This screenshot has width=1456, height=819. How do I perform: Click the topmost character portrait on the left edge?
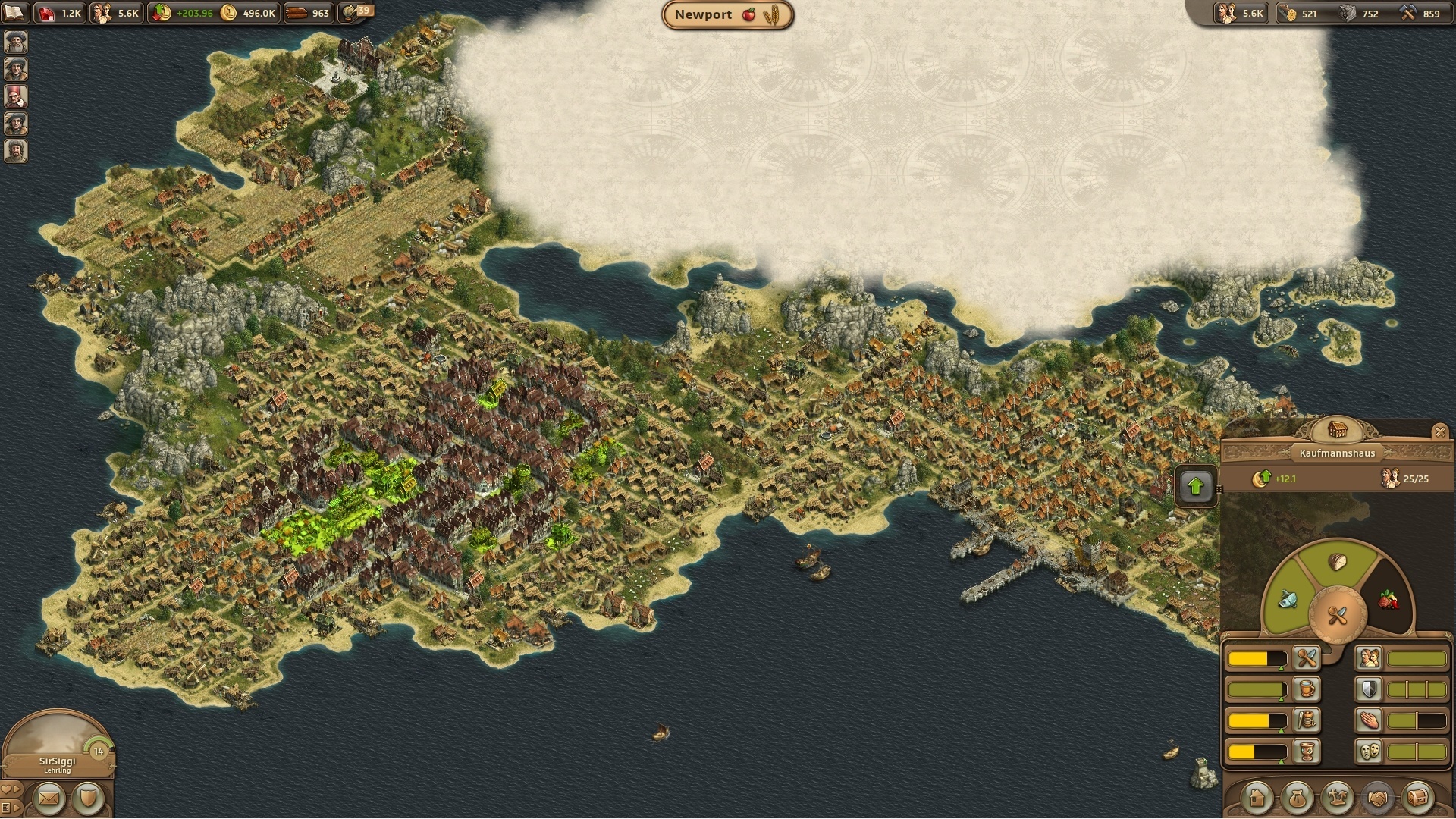pos(14,42)
